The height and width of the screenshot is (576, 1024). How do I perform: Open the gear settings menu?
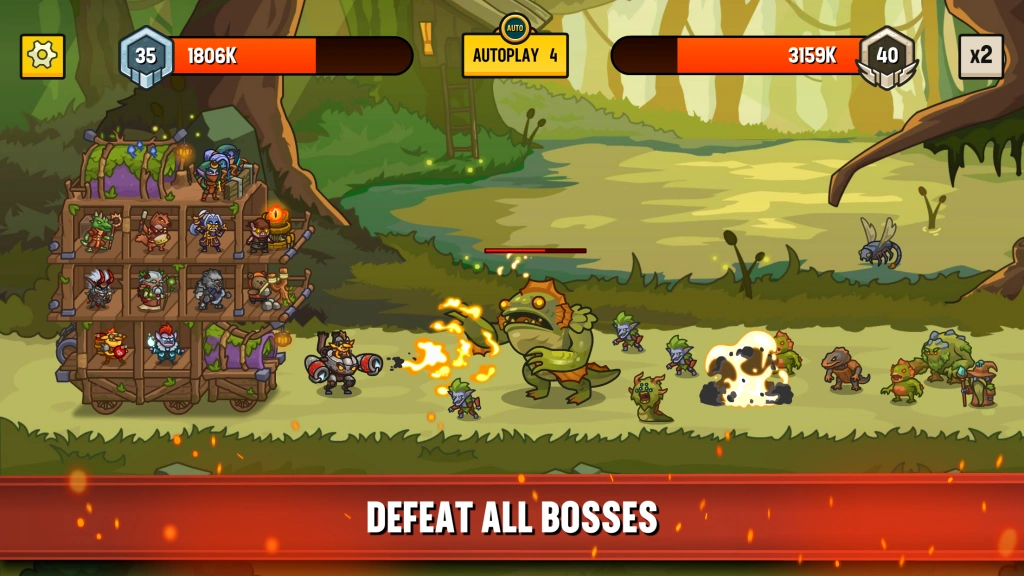click(42, 56)
